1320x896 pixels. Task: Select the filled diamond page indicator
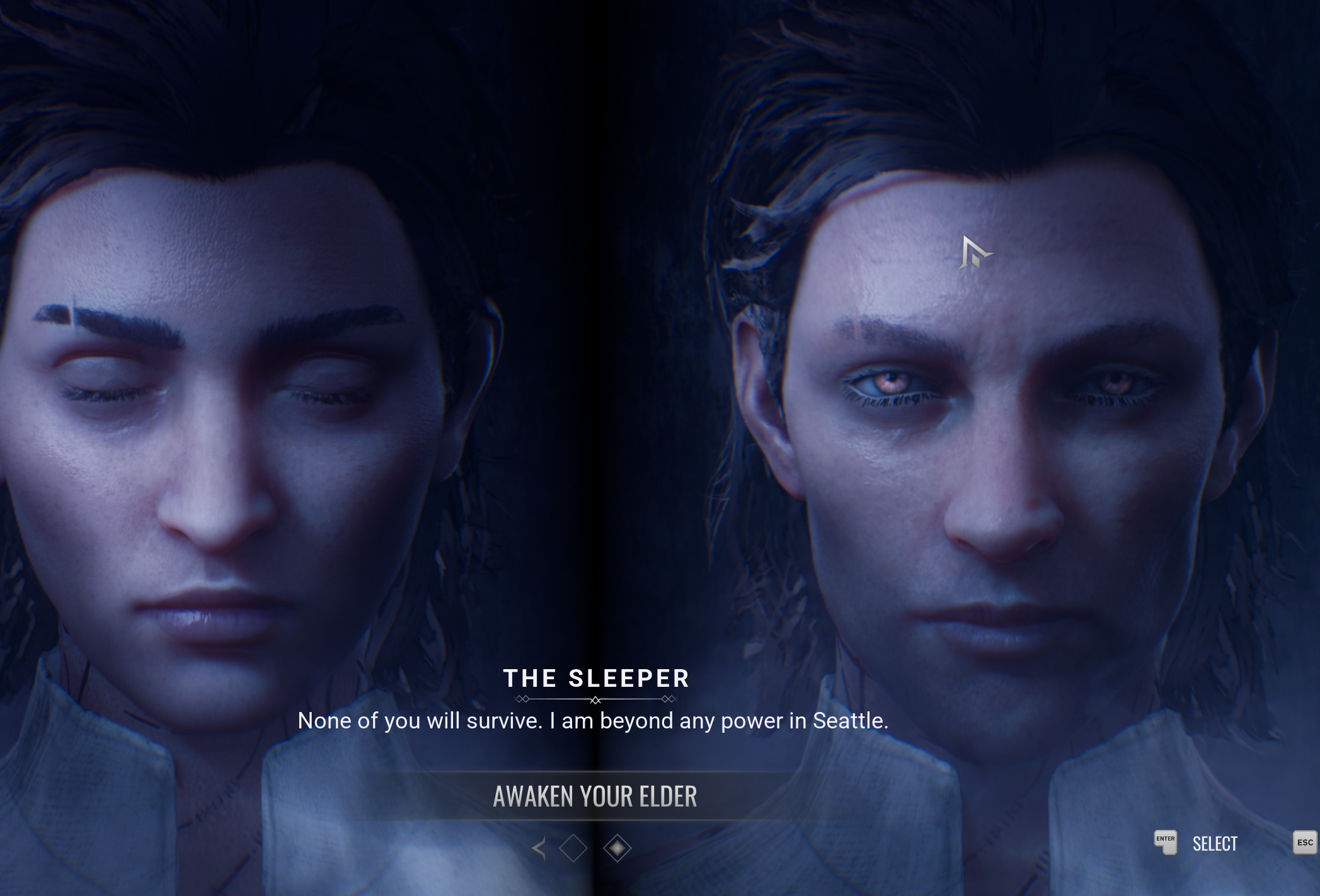point(617,848)
